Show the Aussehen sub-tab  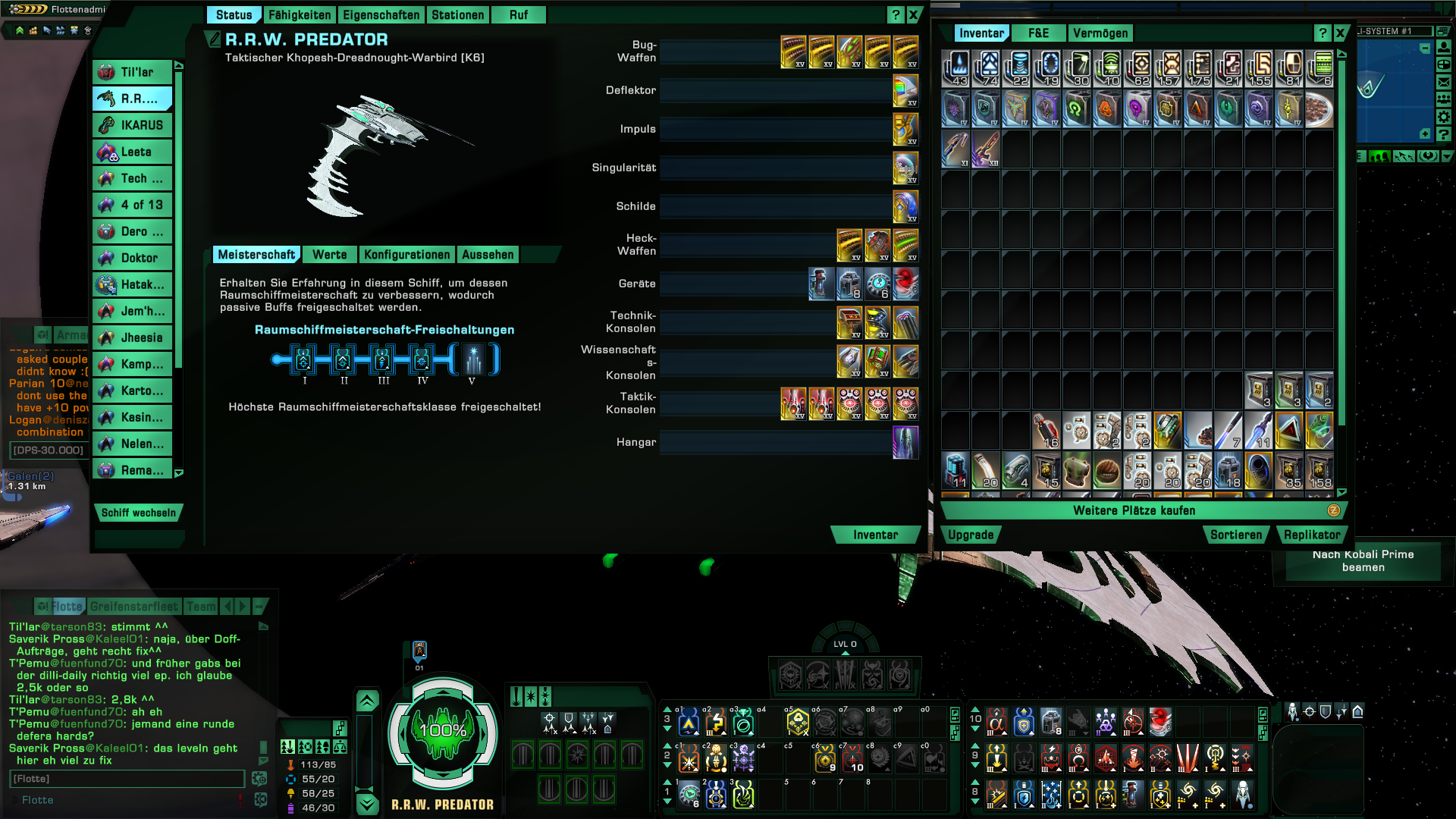click(x=488, y=255)
